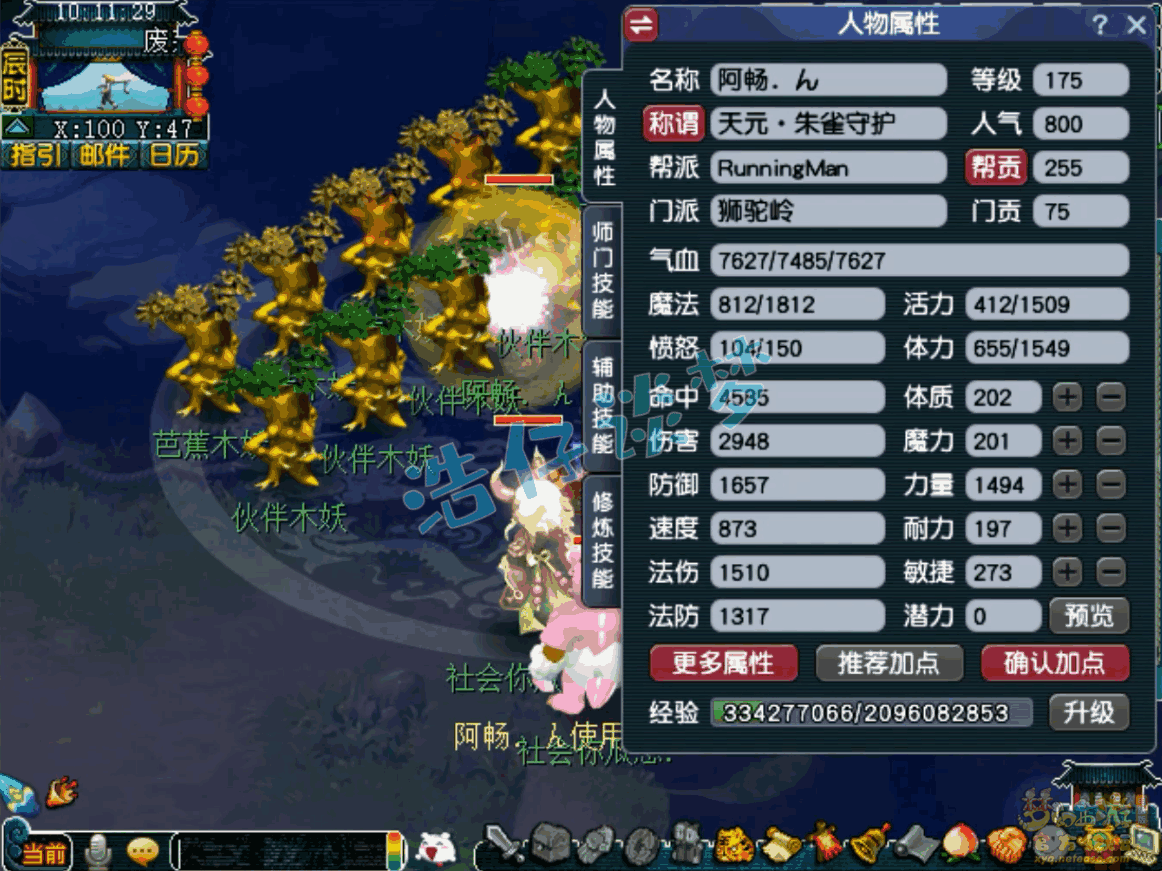
Task: Open the 邮件 mail button
Action: pyautogui.click(x=105, y=155)
